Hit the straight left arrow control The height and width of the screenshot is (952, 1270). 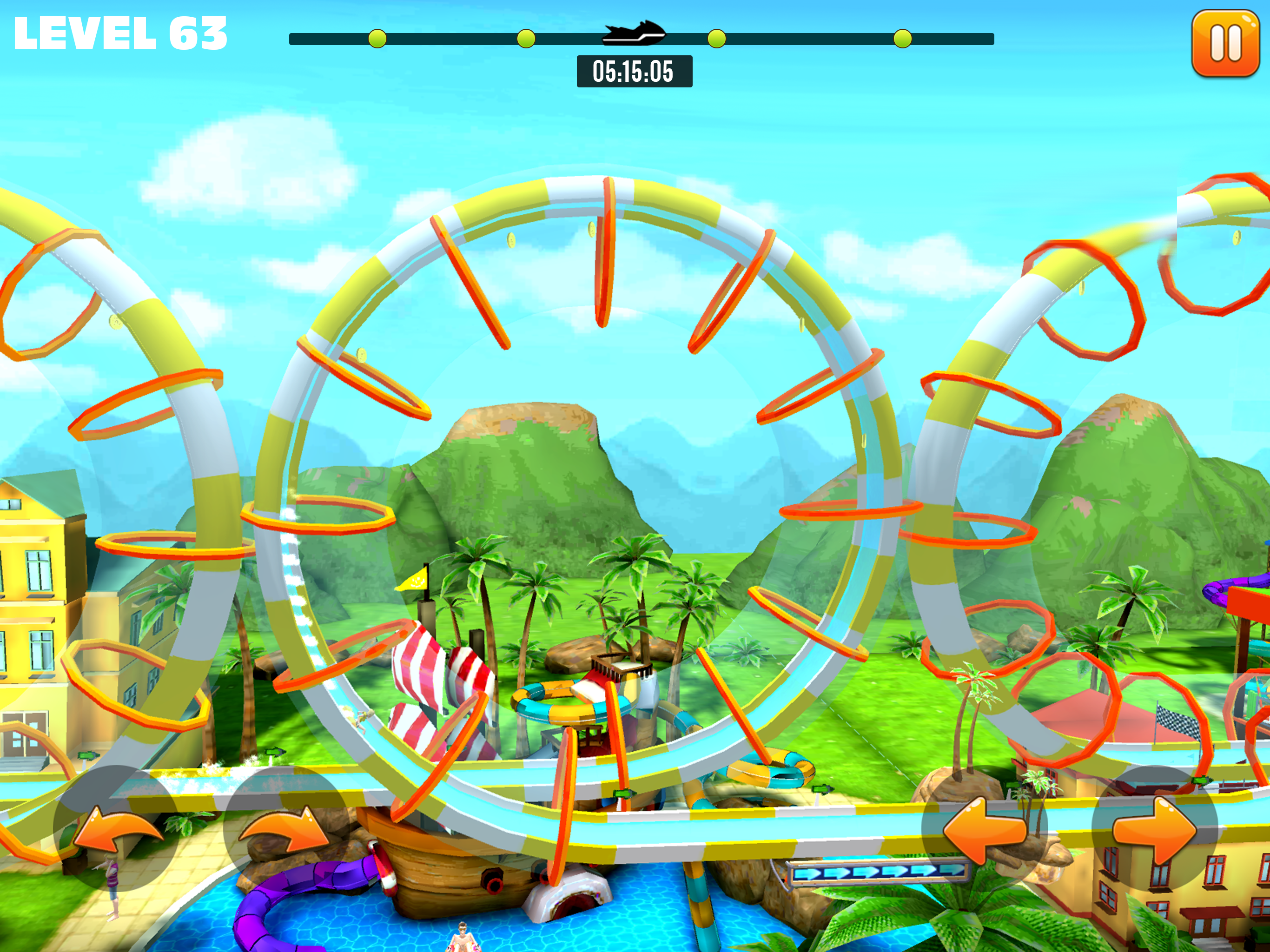(984, 829)
